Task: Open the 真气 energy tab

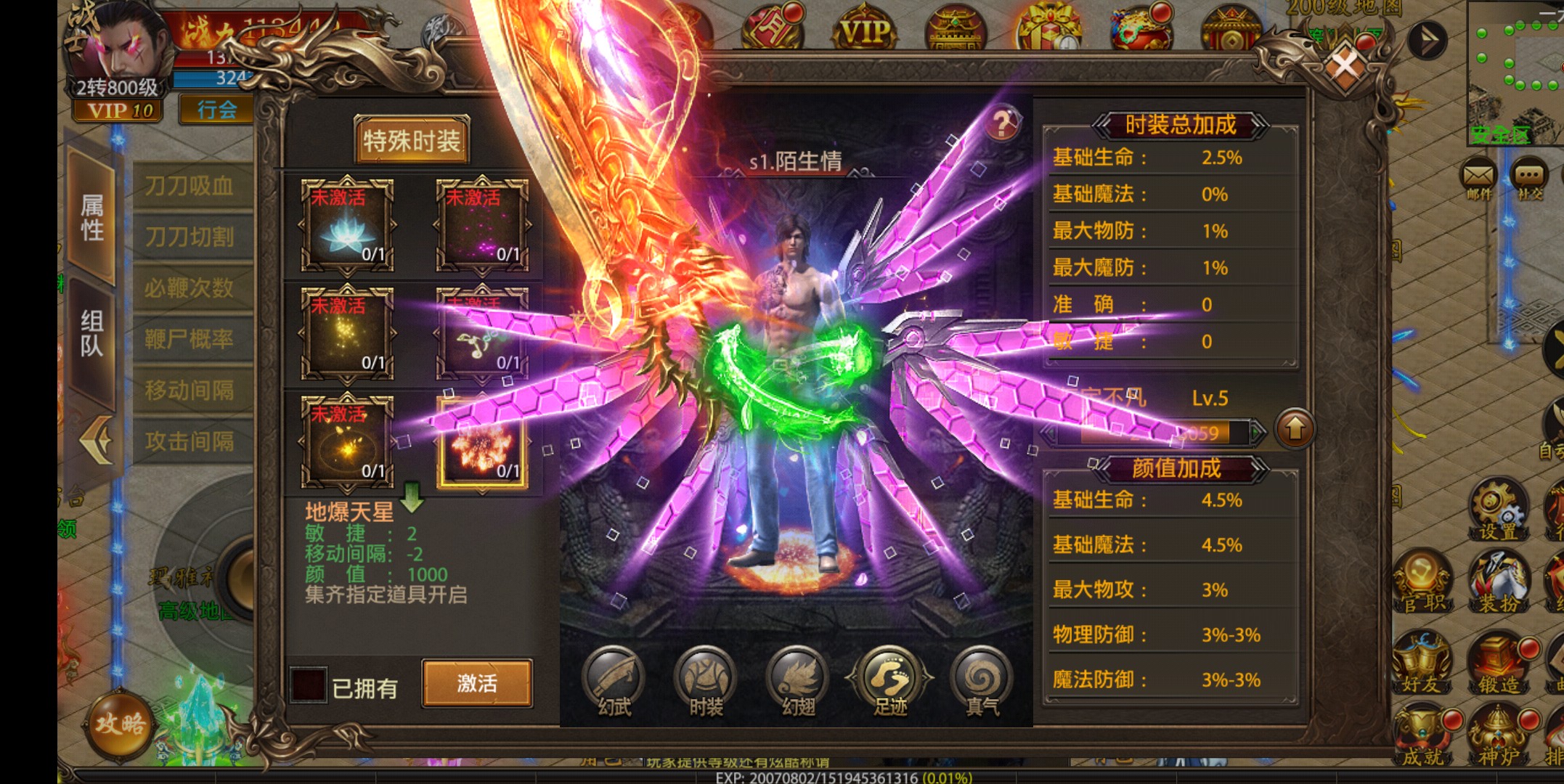Action: 982,681
